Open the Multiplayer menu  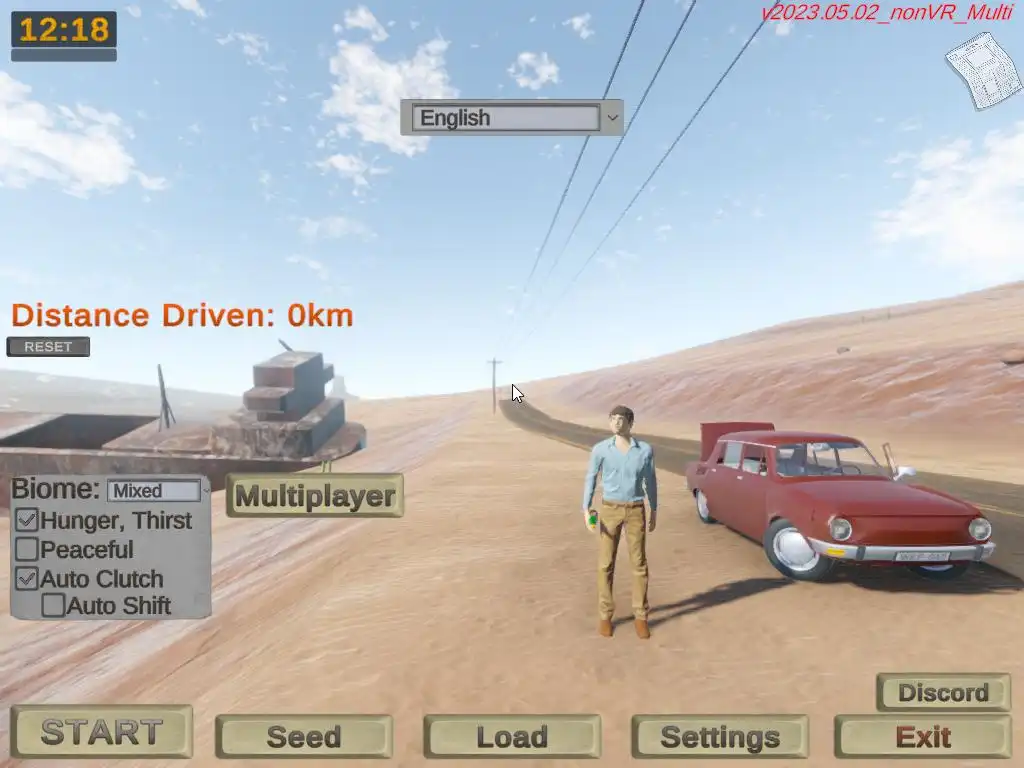tap(315, 495)
